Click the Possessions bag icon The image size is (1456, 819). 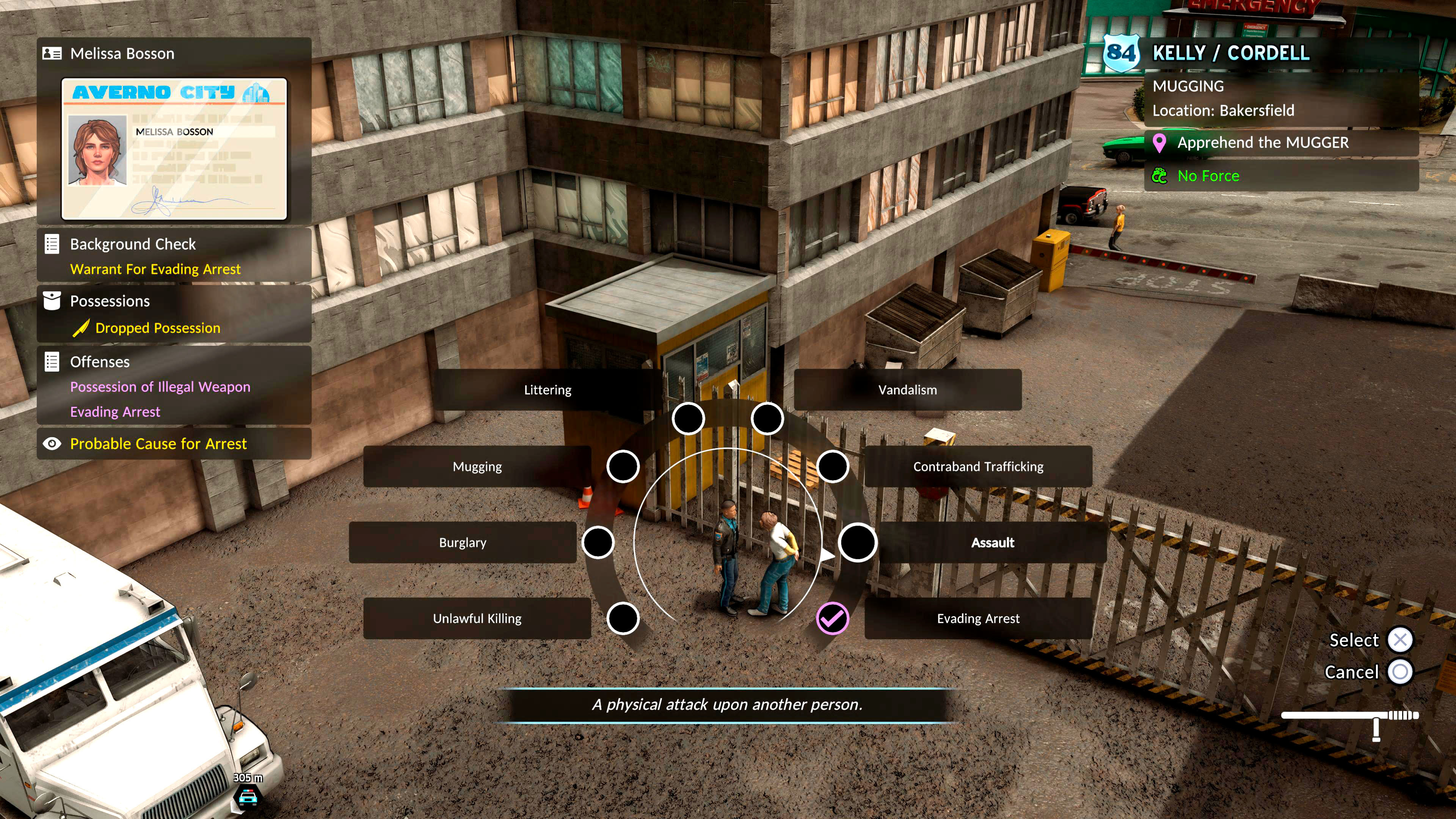(53, 301)
